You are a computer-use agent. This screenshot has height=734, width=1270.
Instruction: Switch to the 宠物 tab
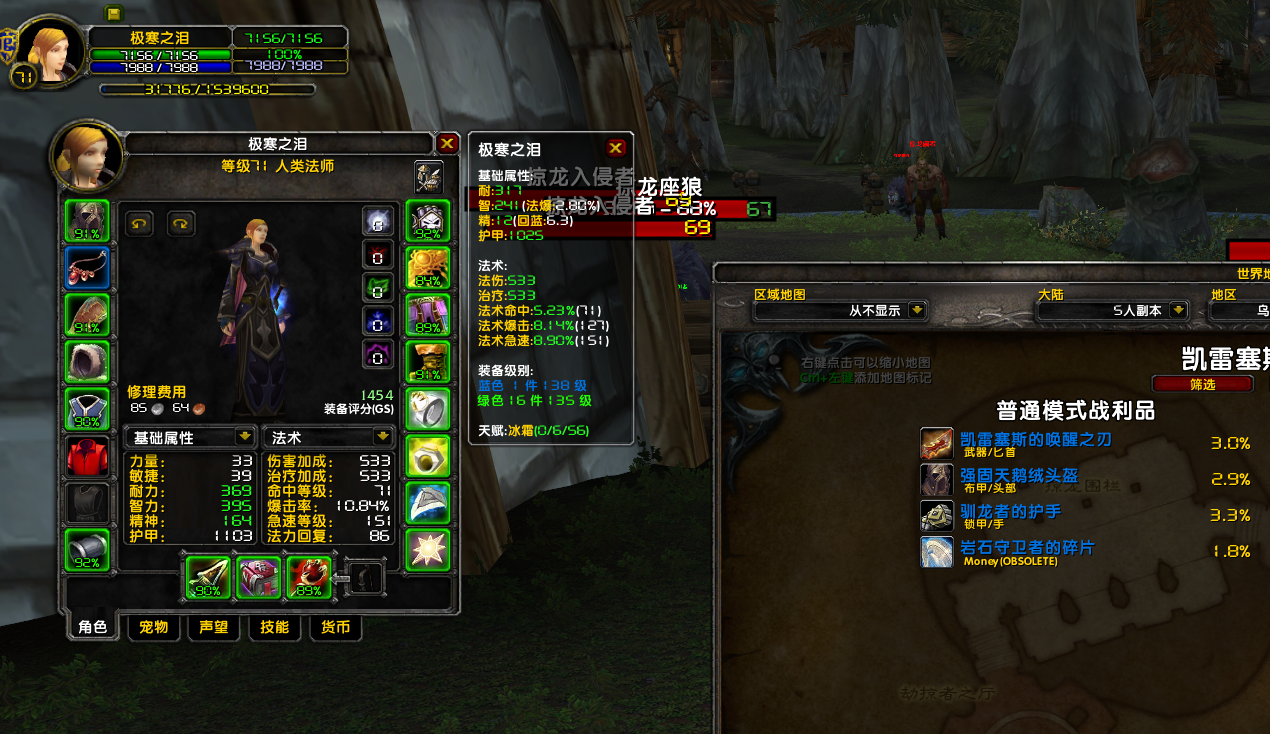coord(153,627)
